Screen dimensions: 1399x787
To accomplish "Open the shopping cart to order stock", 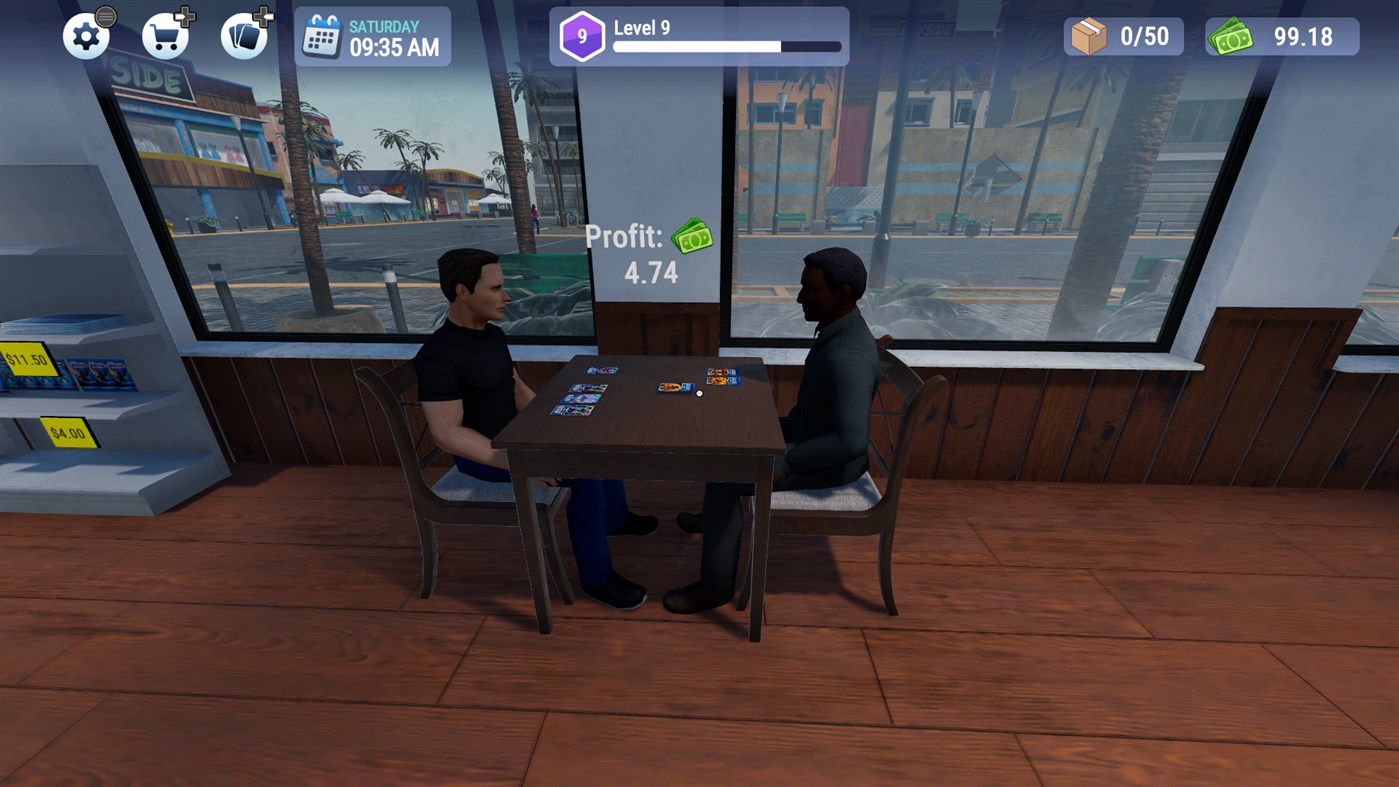I will click(163, 37).
